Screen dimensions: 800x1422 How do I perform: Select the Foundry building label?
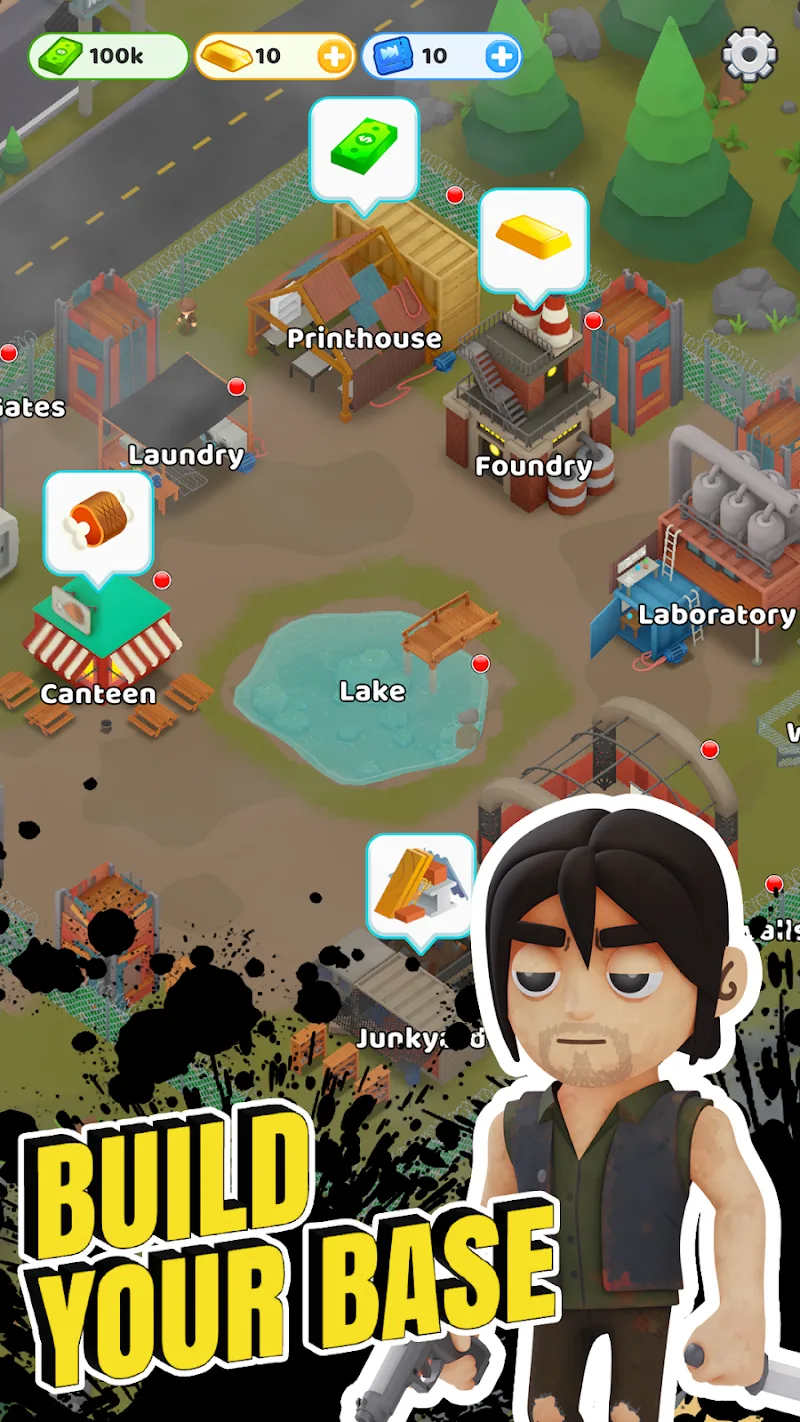click(x=533, y=466)
